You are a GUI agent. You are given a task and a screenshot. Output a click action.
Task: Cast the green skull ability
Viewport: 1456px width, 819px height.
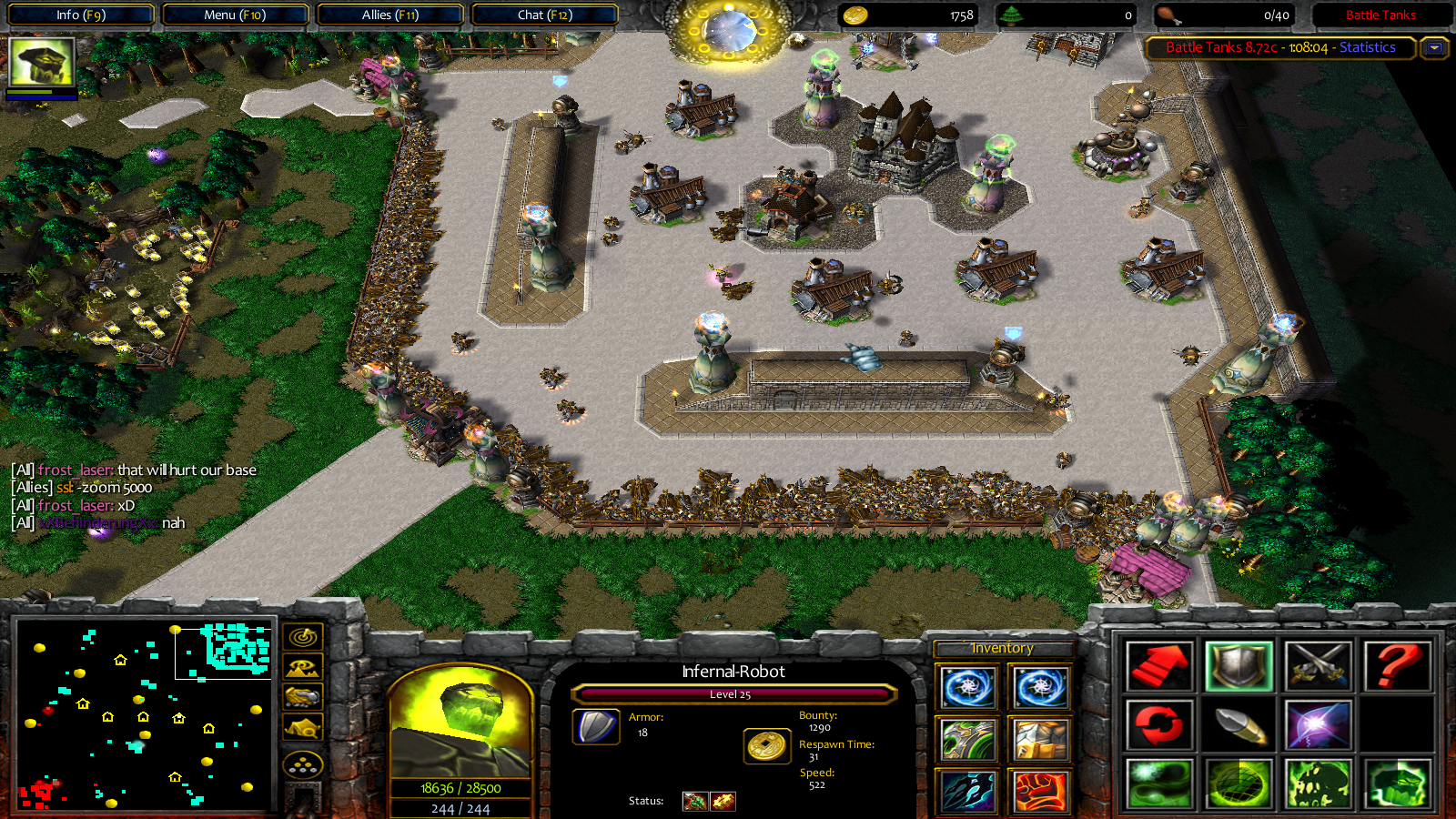pyautogui.click(x=1317, y=784)
